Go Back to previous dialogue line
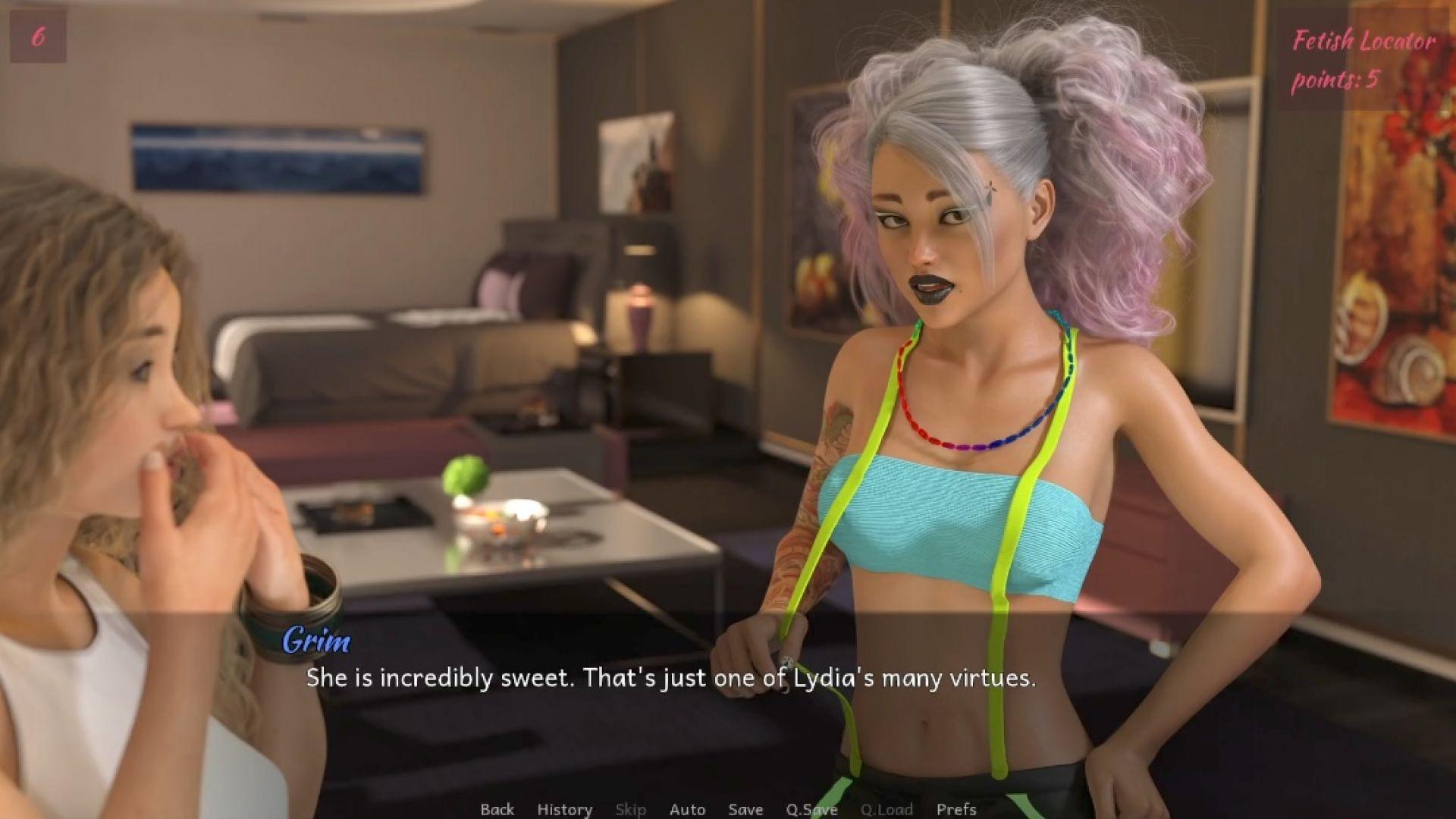This screenshot has width=1456, height=819. click(x=497, y=809)
